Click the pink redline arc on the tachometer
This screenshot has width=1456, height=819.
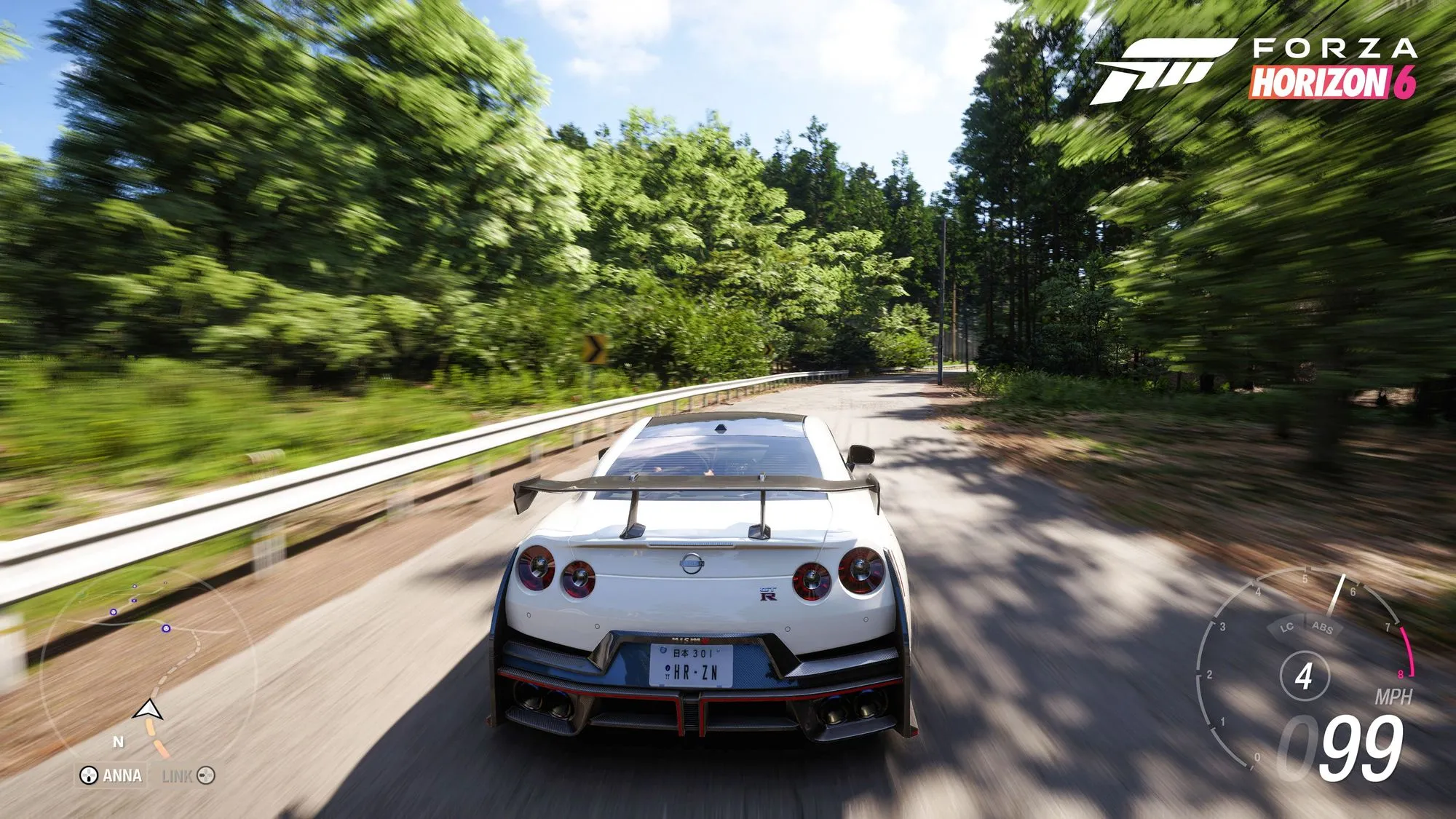pos(1407,650)
